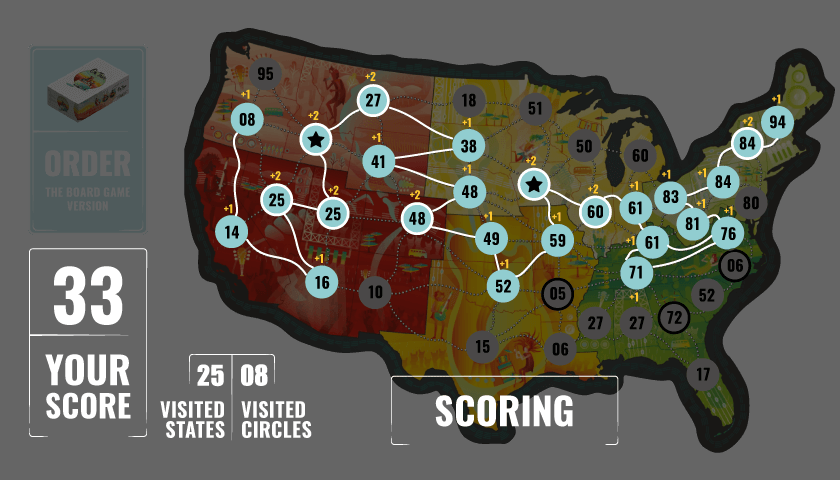Select the black-ringed circle numbered 72
The width and height of the screenshot is (840, 480).
point(674,317)
